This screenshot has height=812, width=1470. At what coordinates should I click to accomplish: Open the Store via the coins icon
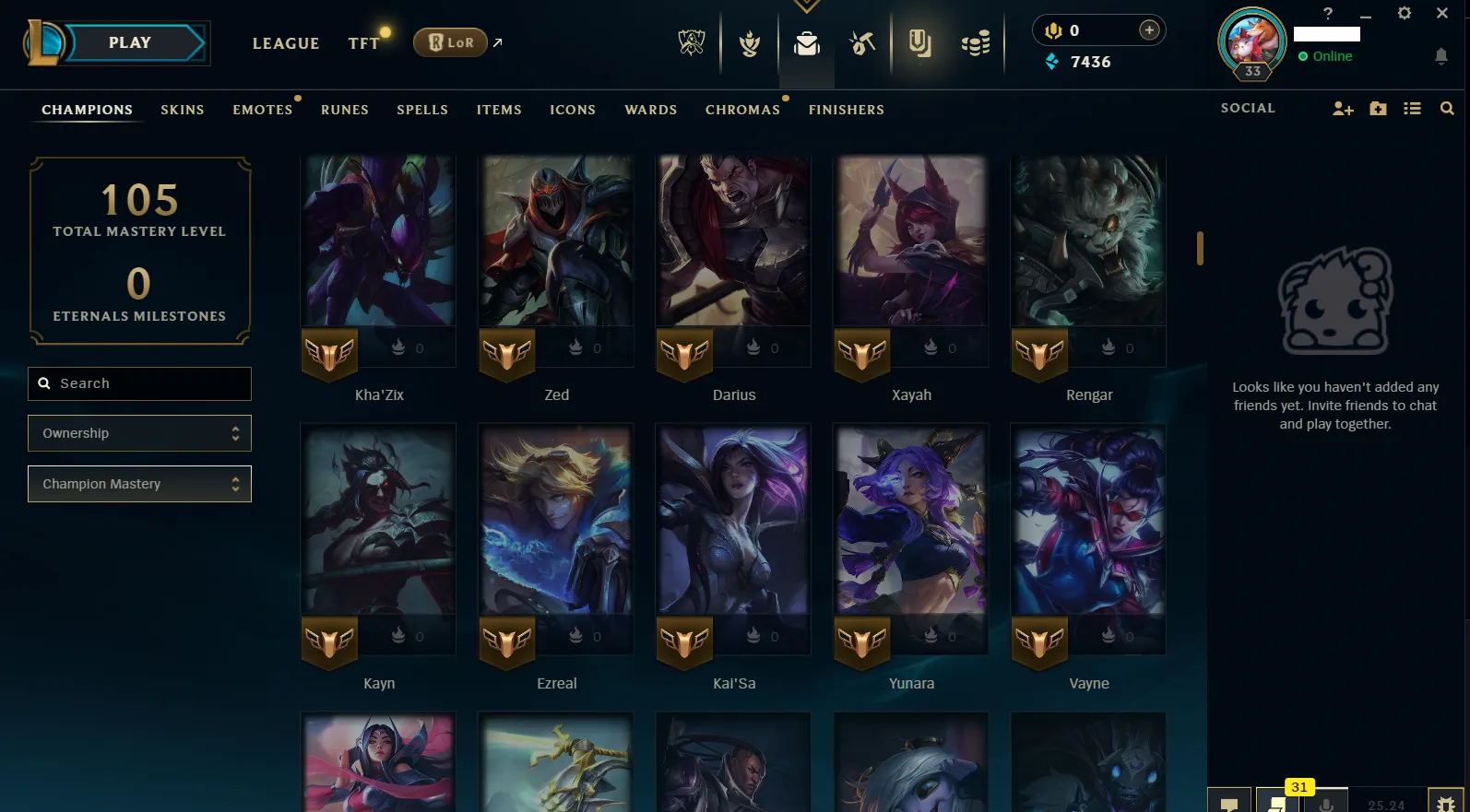click(x=976, y=42)
